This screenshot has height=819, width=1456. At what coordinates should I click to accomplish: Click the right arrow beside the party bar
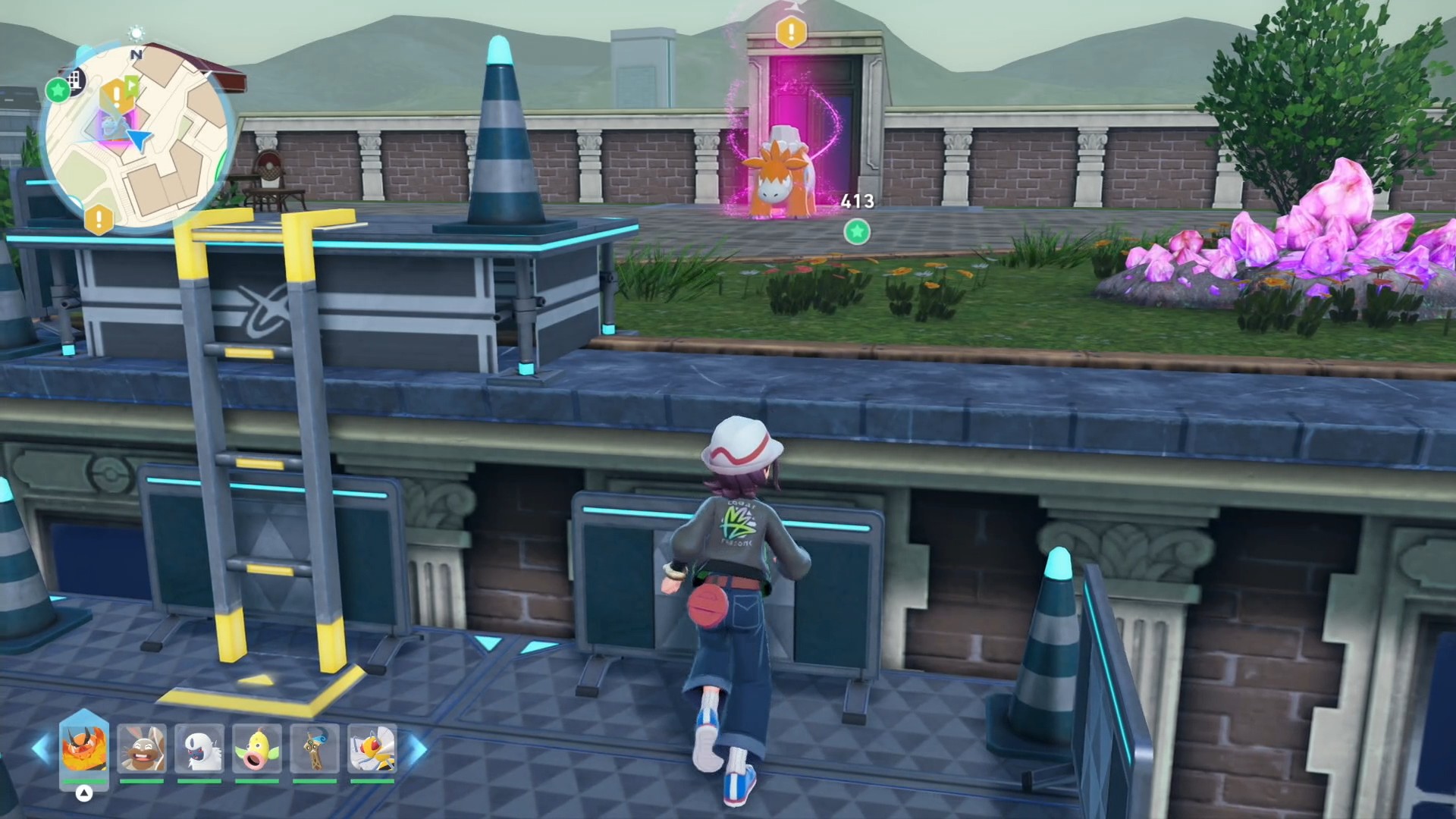(418, 748)
